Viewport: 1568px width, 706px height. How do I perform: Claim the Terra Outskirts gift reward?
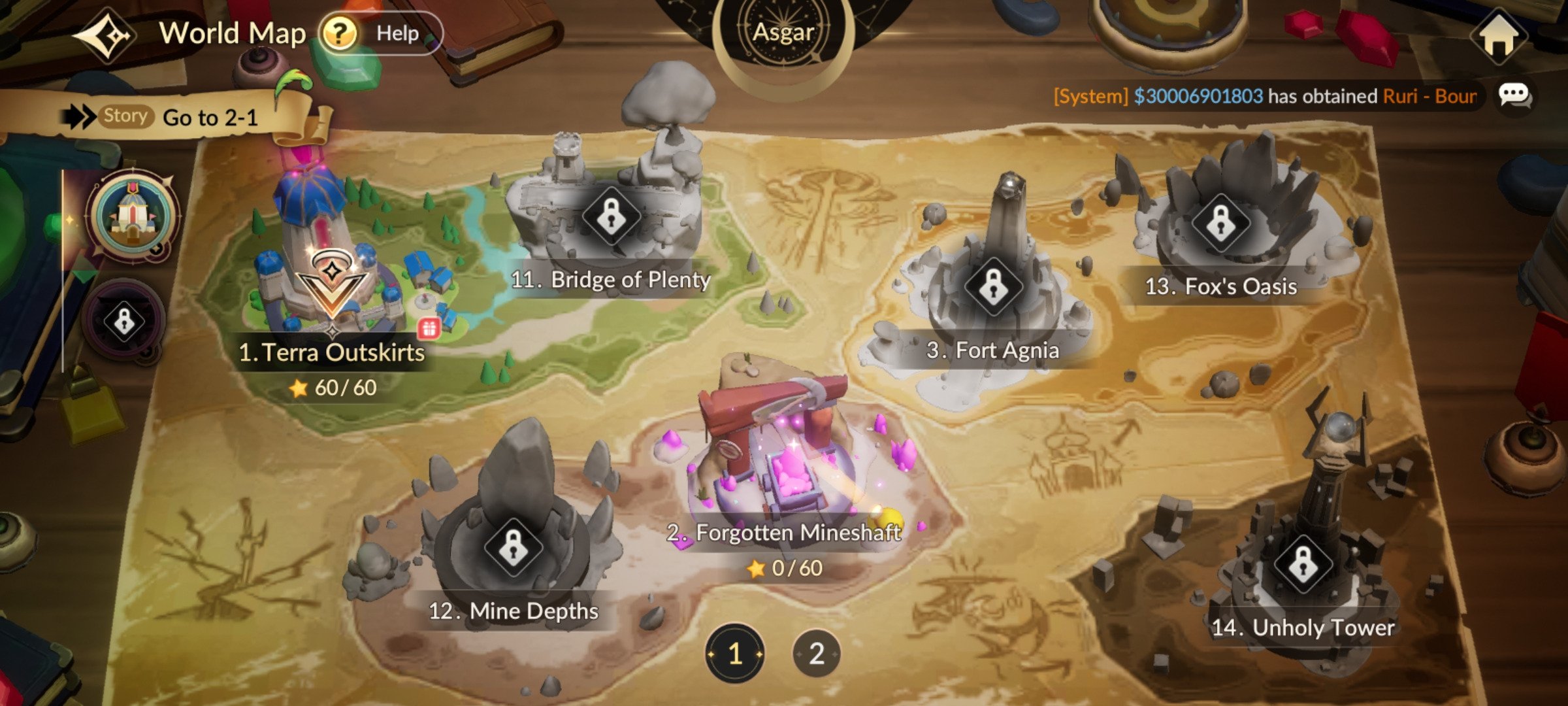click(x=429, y=328)
